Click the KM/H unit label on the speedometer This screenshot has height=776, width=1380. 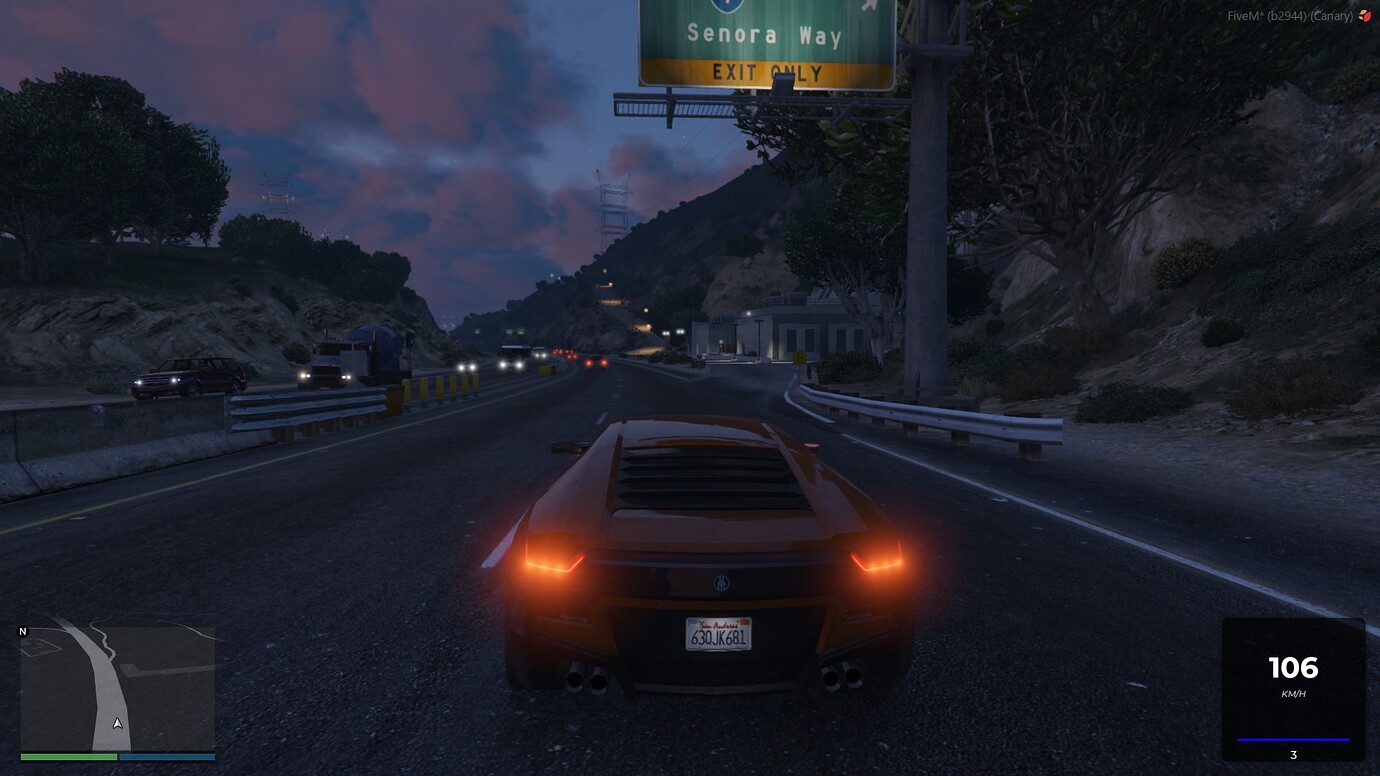pyautogui.click(x=1292, y=691)
